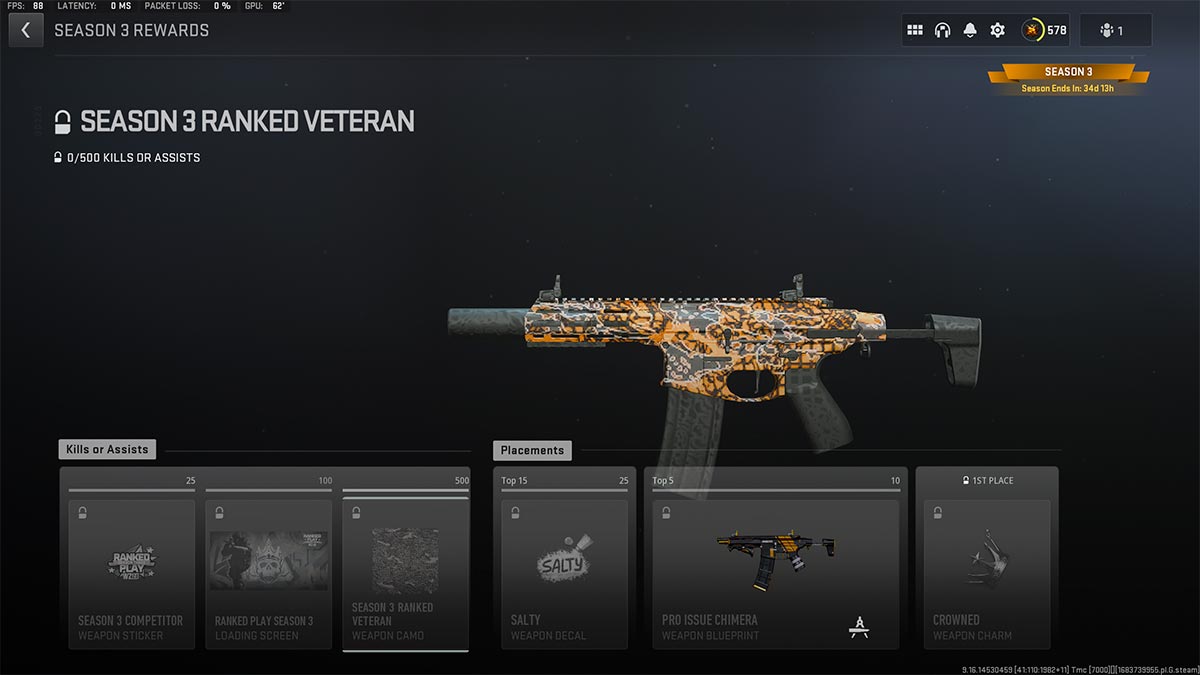Select the Salty weapon decal reward
Screen dimensions: 1200x675
(x=564, y=573)
